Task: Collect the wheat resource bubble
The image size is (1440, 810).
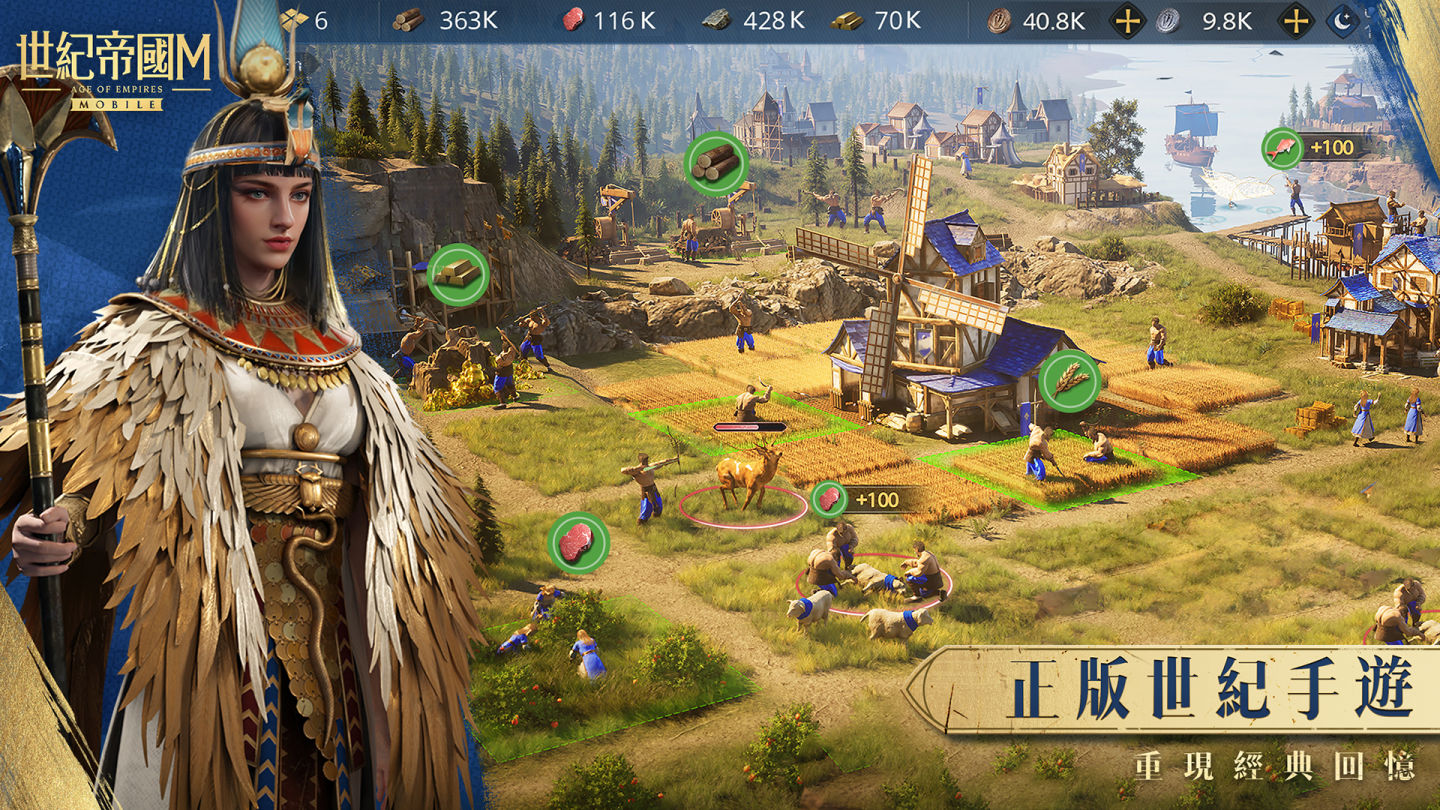Action: click(1069, 380)
